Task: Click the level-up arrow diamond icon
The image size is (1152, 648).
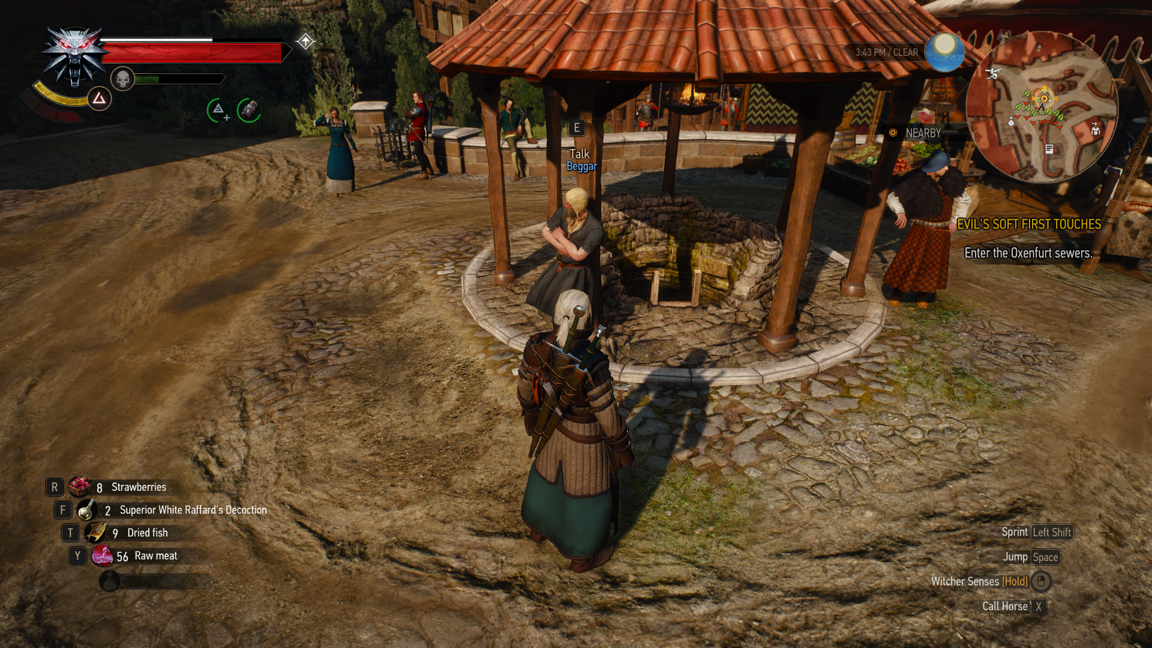Action: tap(305, 41)
